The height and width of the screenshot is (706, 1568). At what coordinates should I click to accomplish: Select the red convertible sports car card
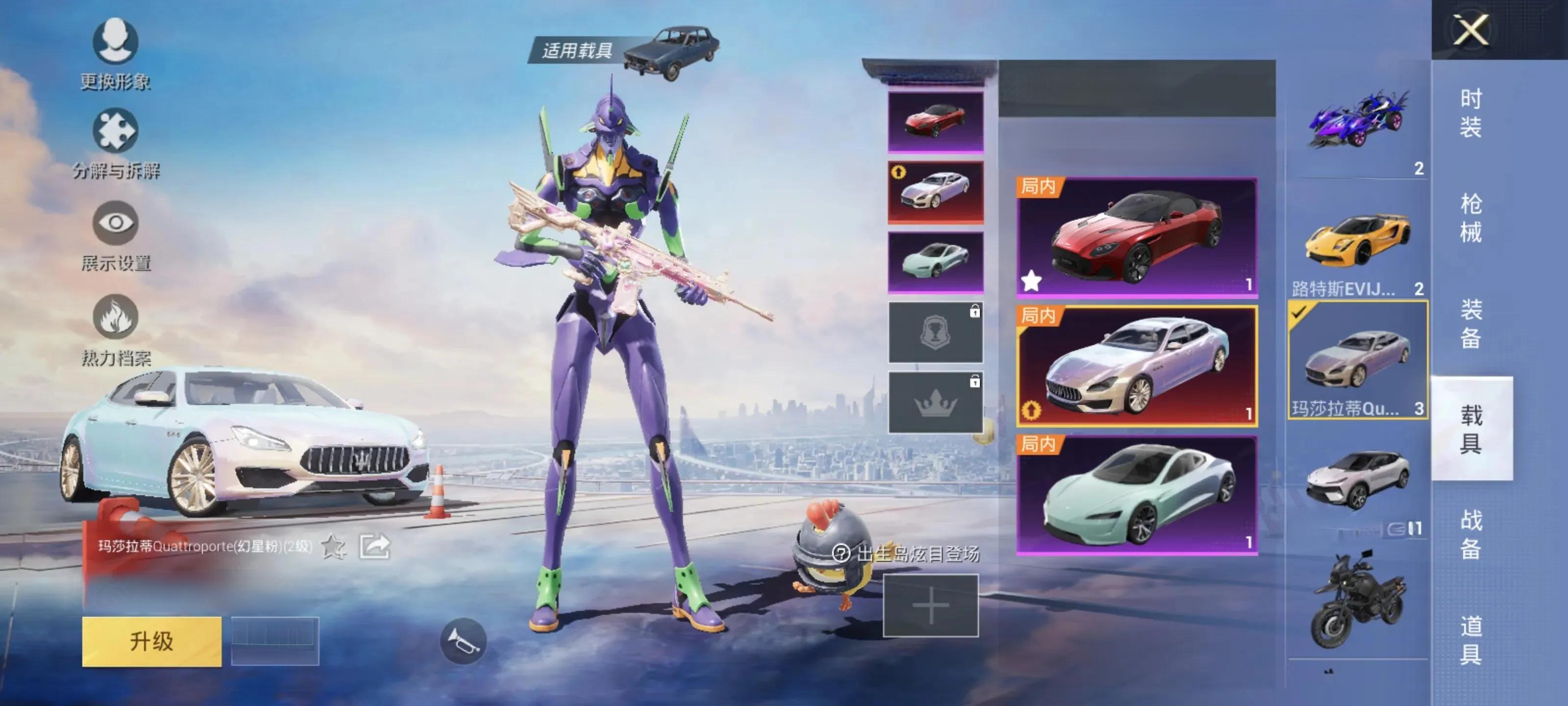1136,238
